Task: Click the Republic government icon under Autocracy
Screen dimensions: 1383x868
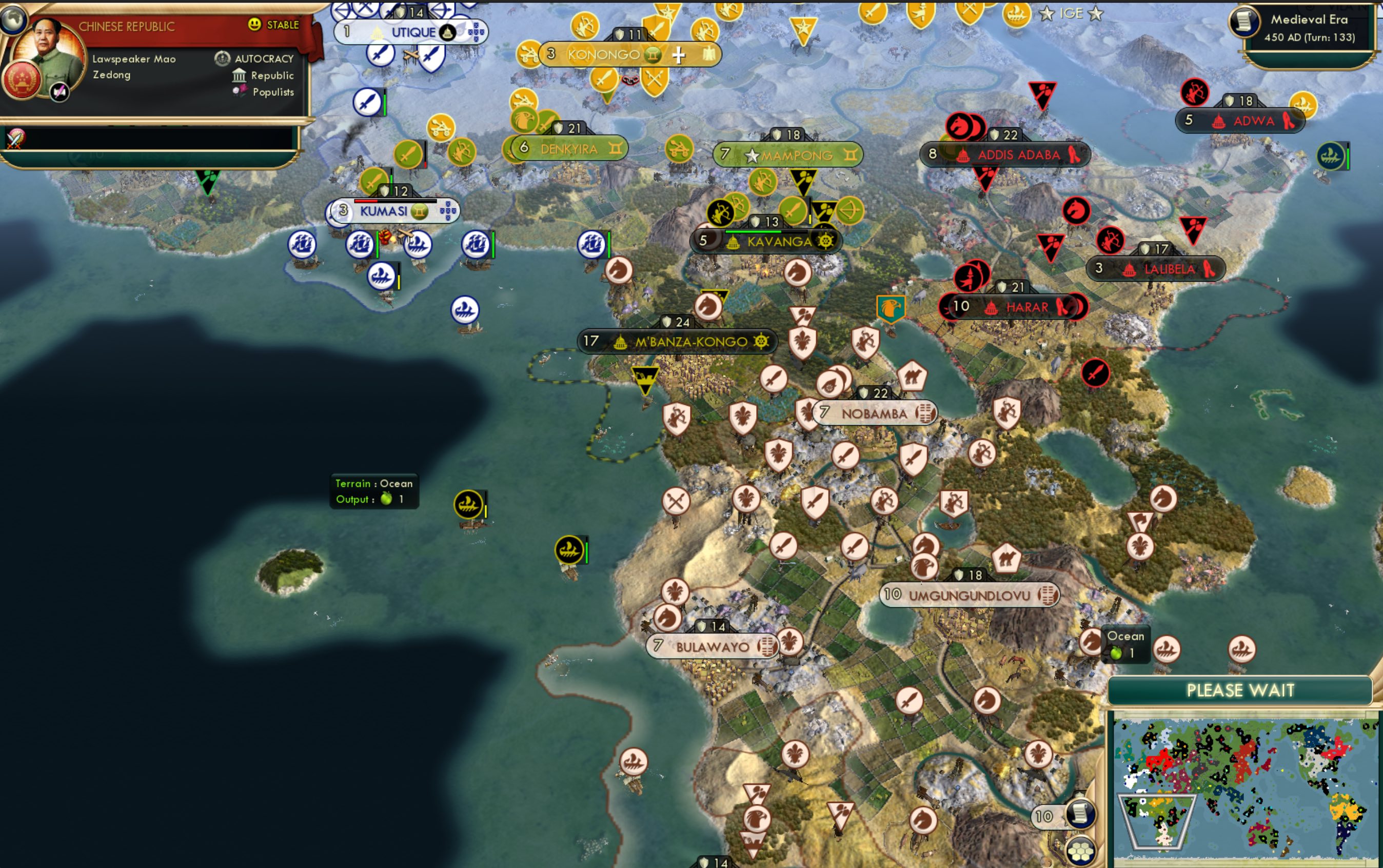Action: click(x=239, y=75)
